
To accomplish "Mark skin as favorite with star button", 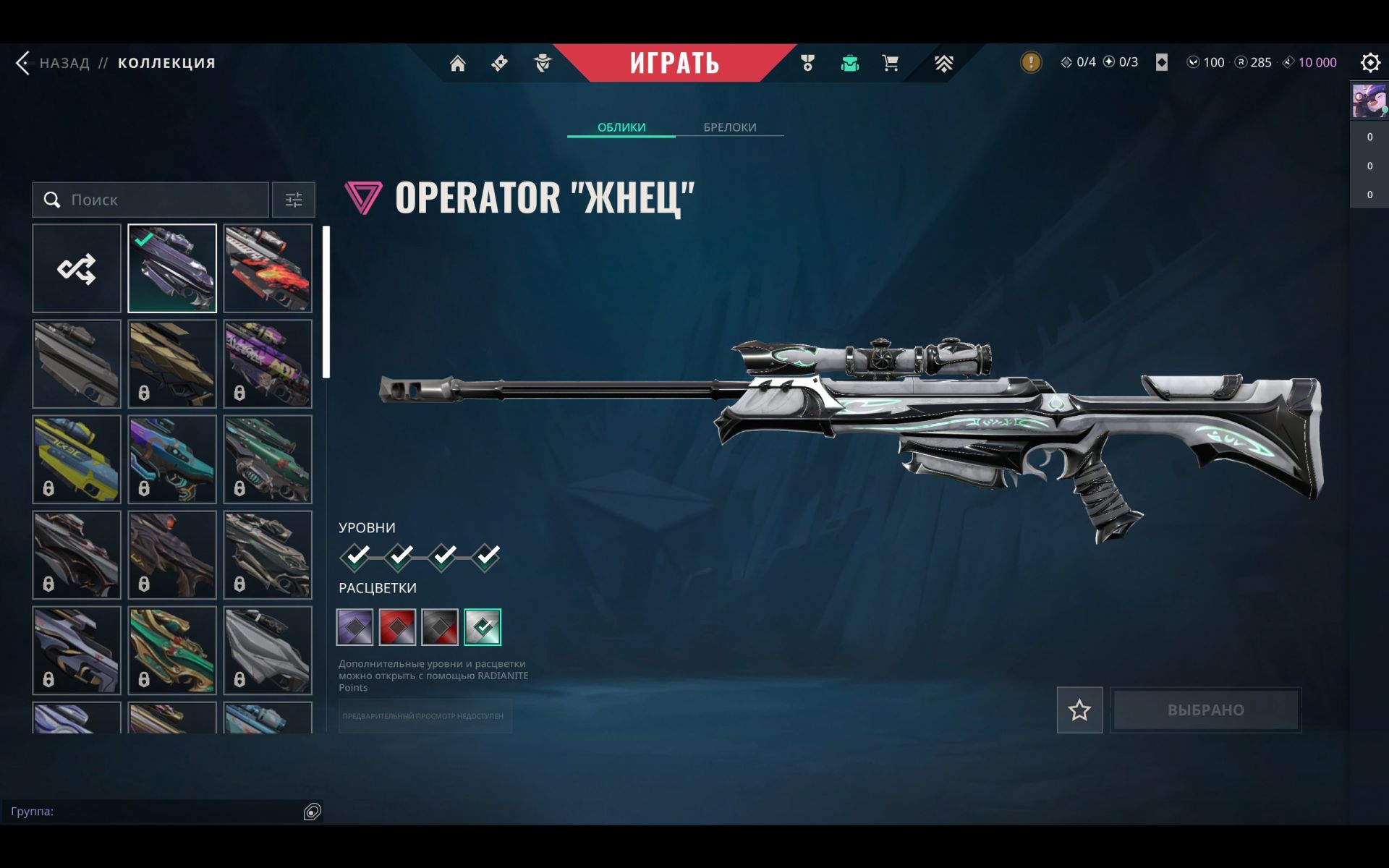I will coord(1079,710).
